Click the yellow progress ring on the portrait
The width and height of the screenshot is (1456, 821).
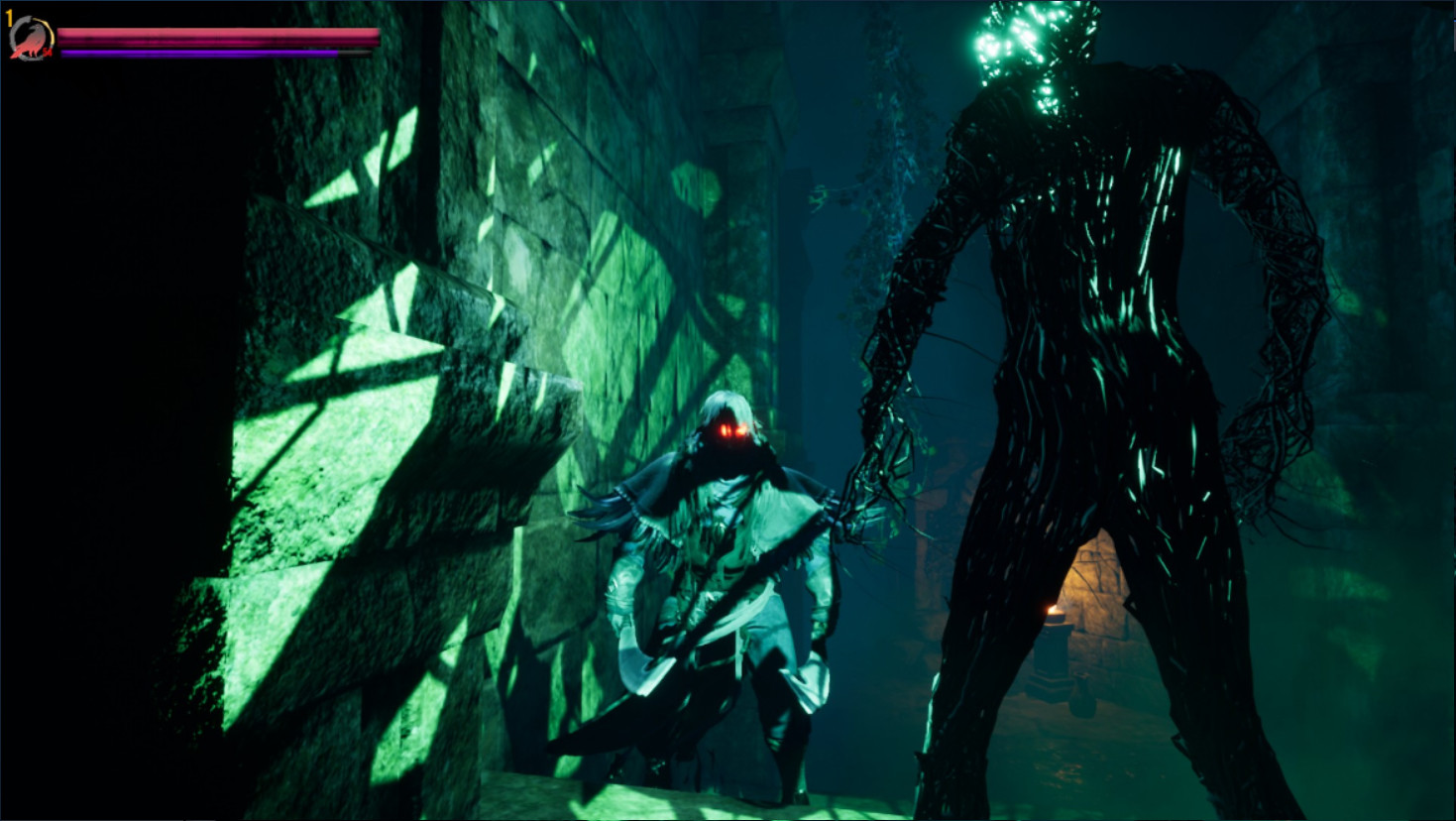pos(52,32)
